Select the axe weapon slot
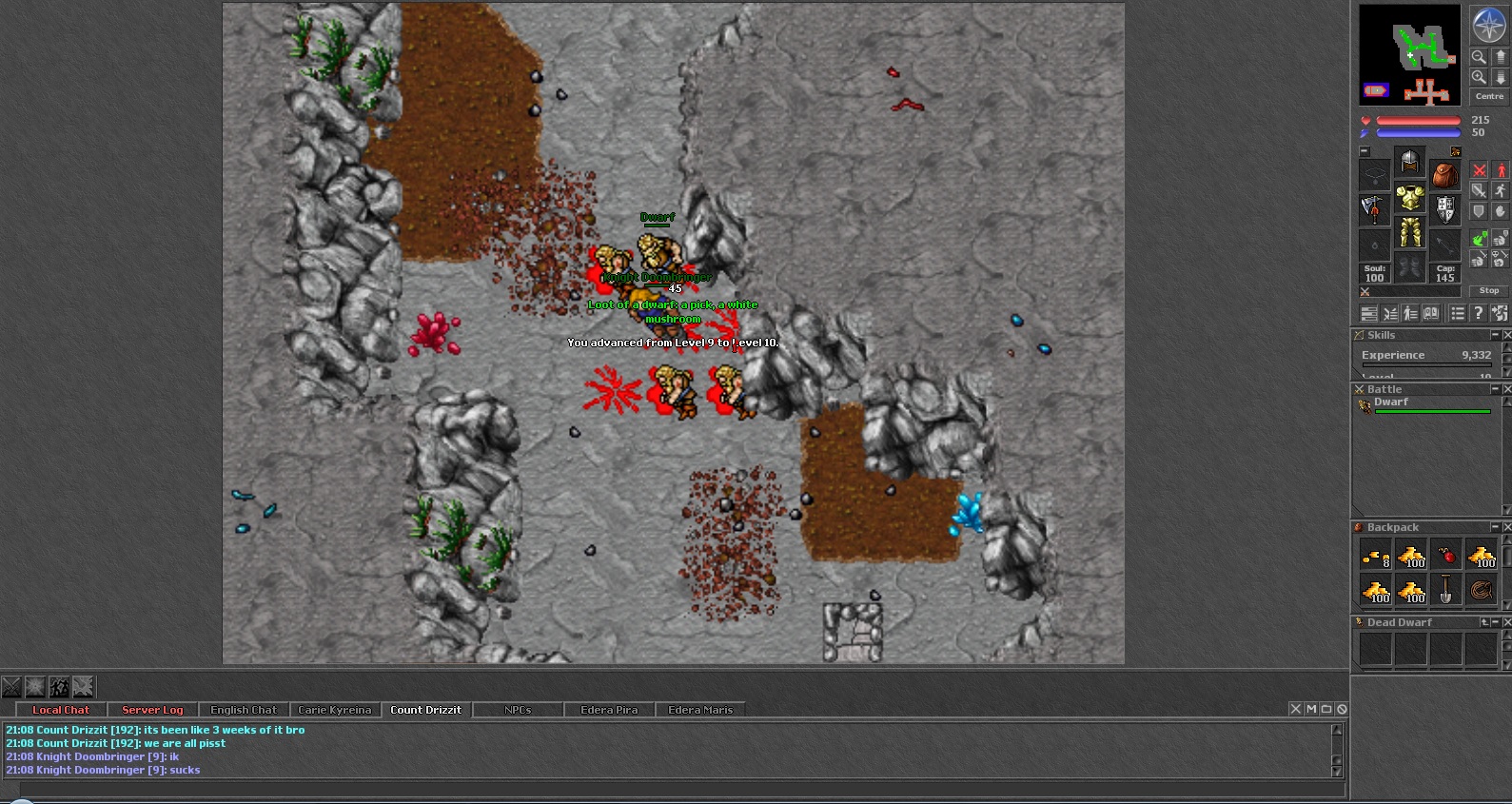1512x804 pixels. click(1374, 209)
